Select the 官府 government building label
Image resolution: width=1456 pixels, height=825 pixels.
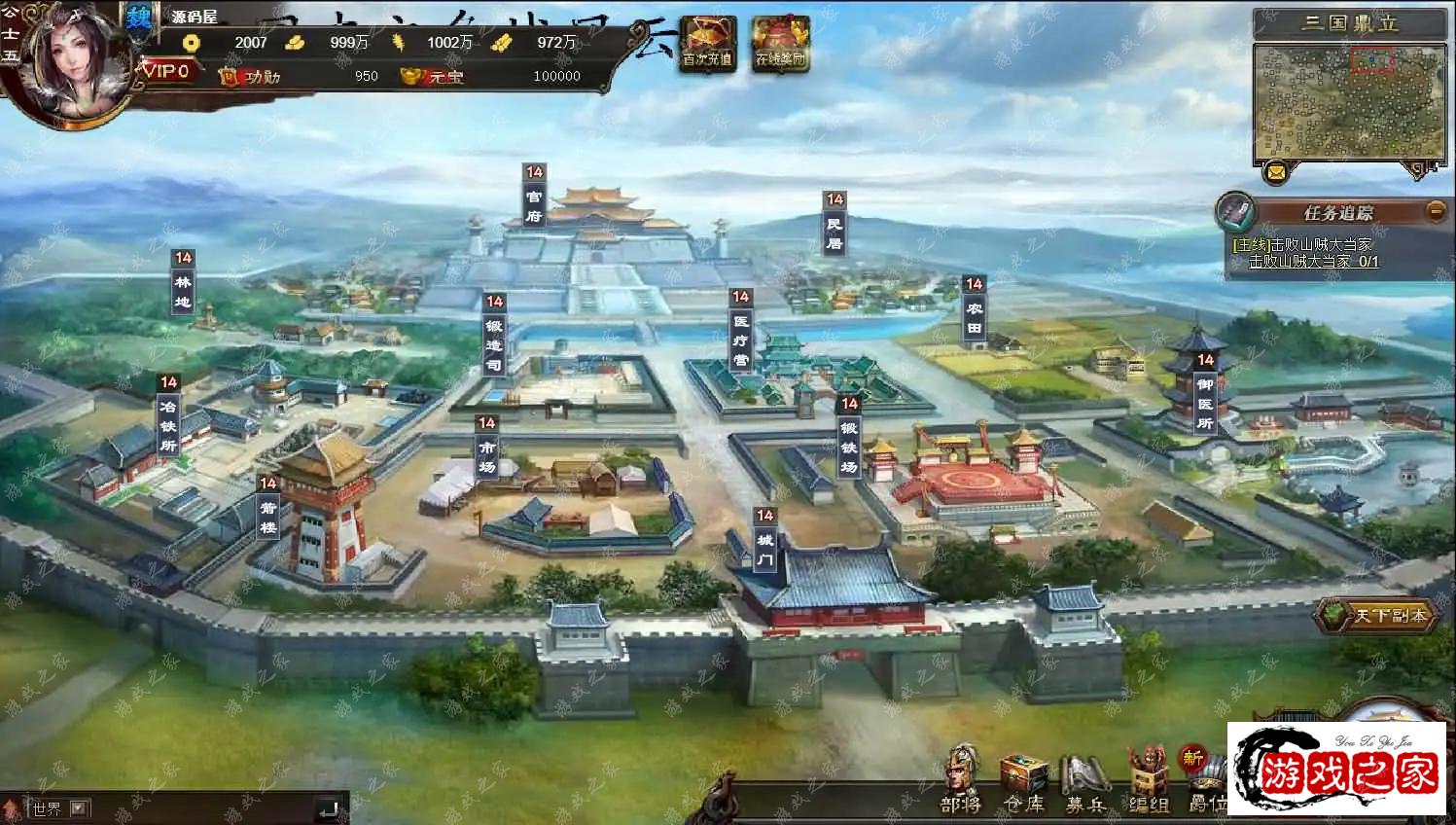[x=534, y=206]
